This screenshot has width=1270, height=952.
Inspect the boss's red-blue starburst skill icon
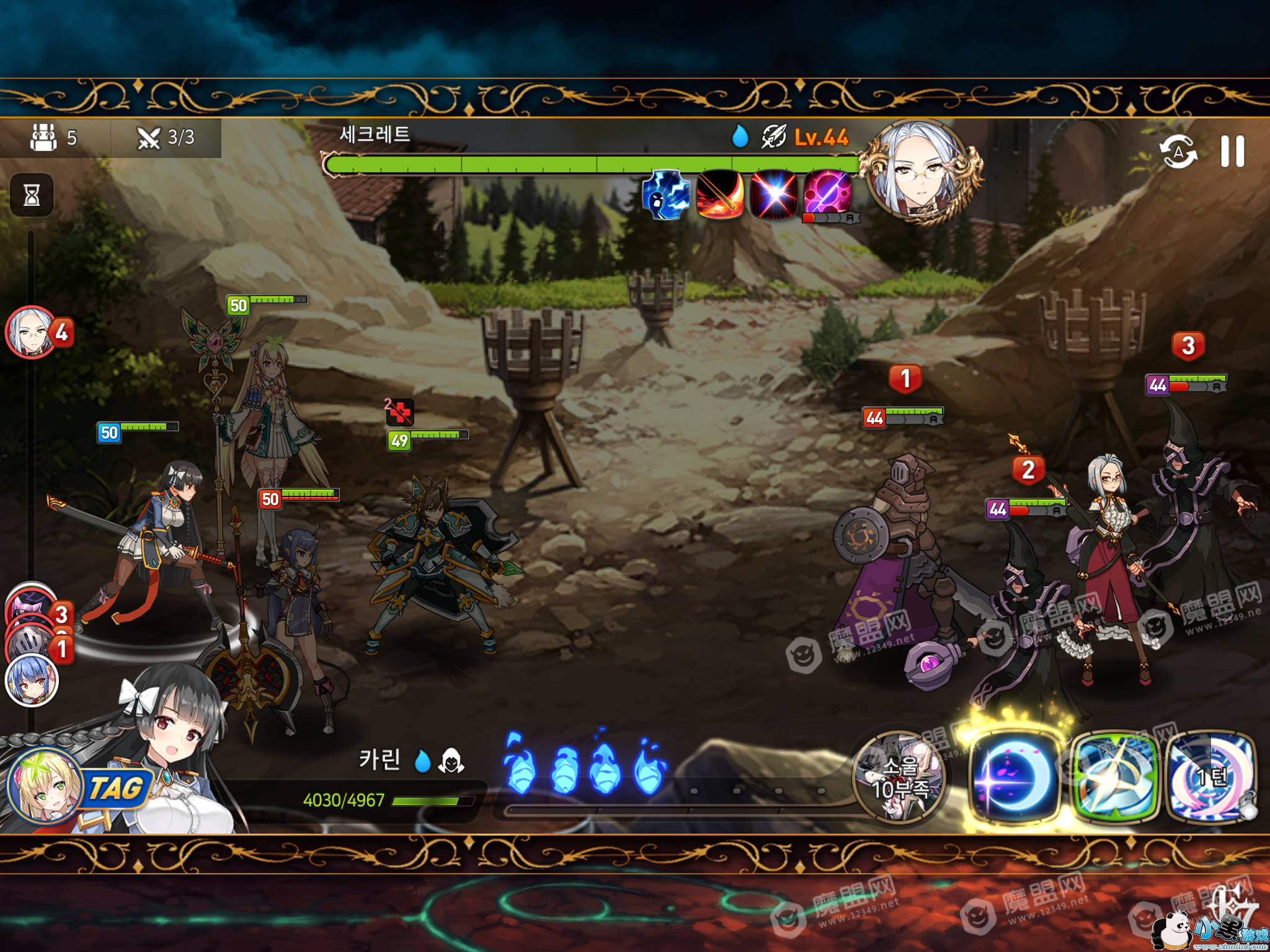point(774,195)
